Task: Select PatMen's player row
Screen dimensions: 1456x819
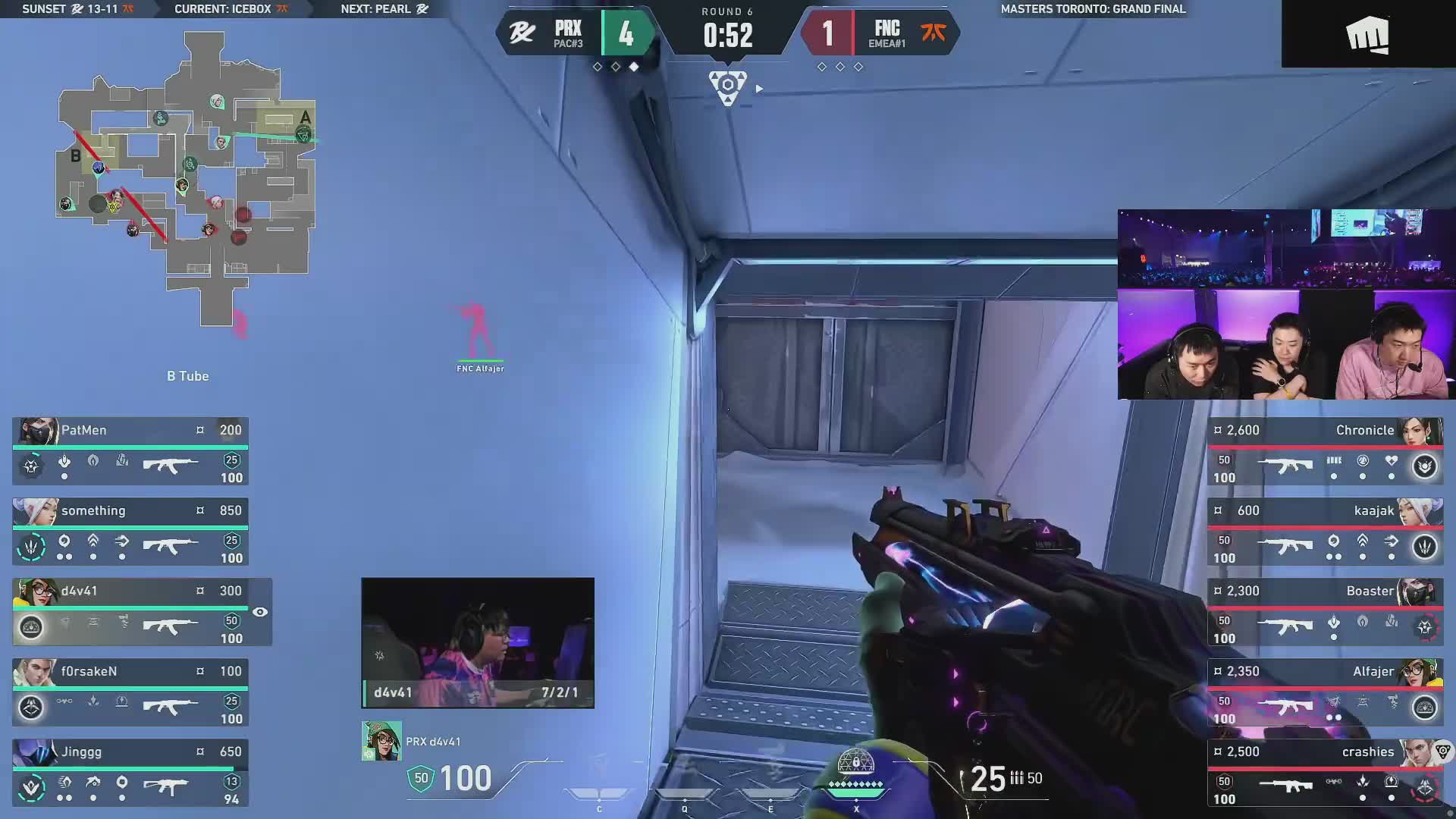Action: [130, 451]
